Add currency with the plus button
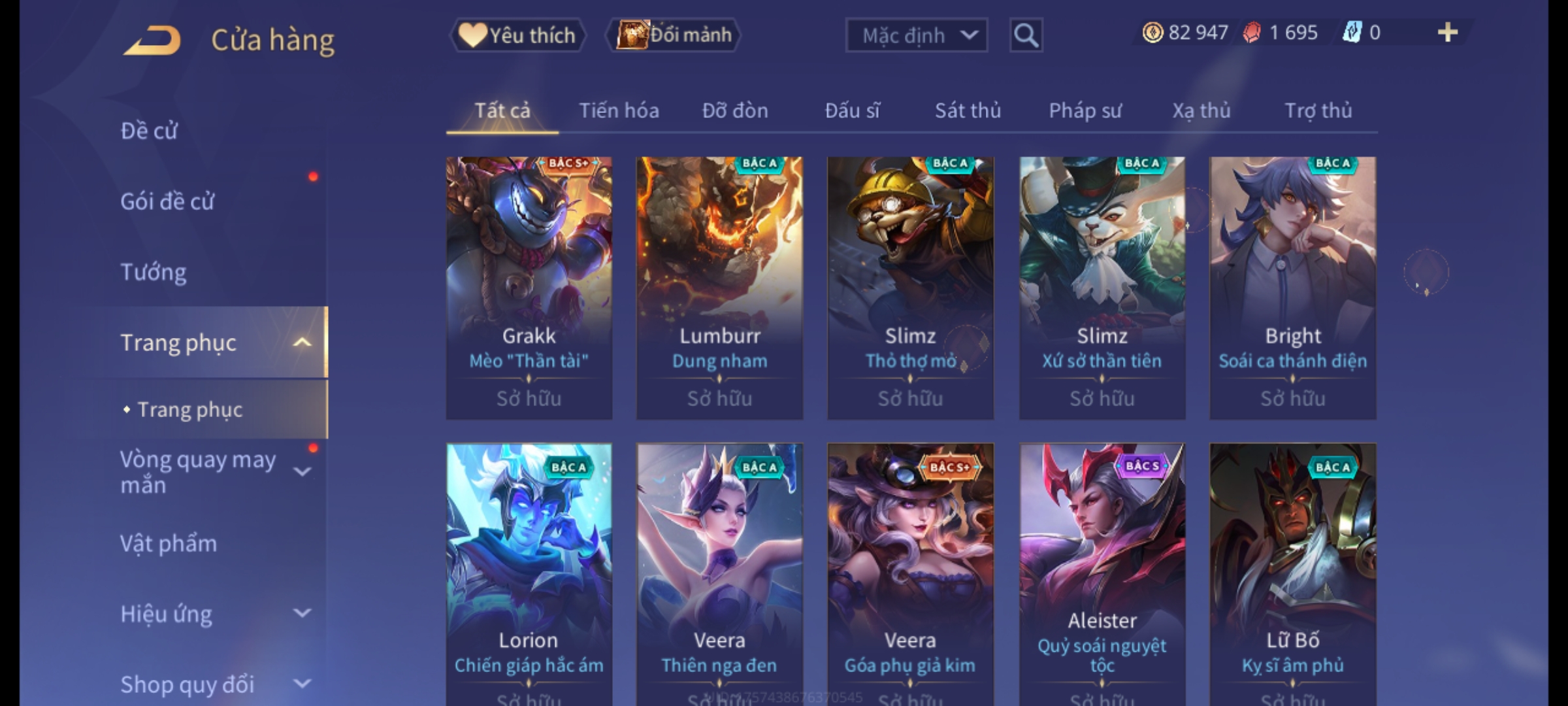The width and height of the screenshot is (1568, 706). pyautogui.click(x=1448, y=33)
